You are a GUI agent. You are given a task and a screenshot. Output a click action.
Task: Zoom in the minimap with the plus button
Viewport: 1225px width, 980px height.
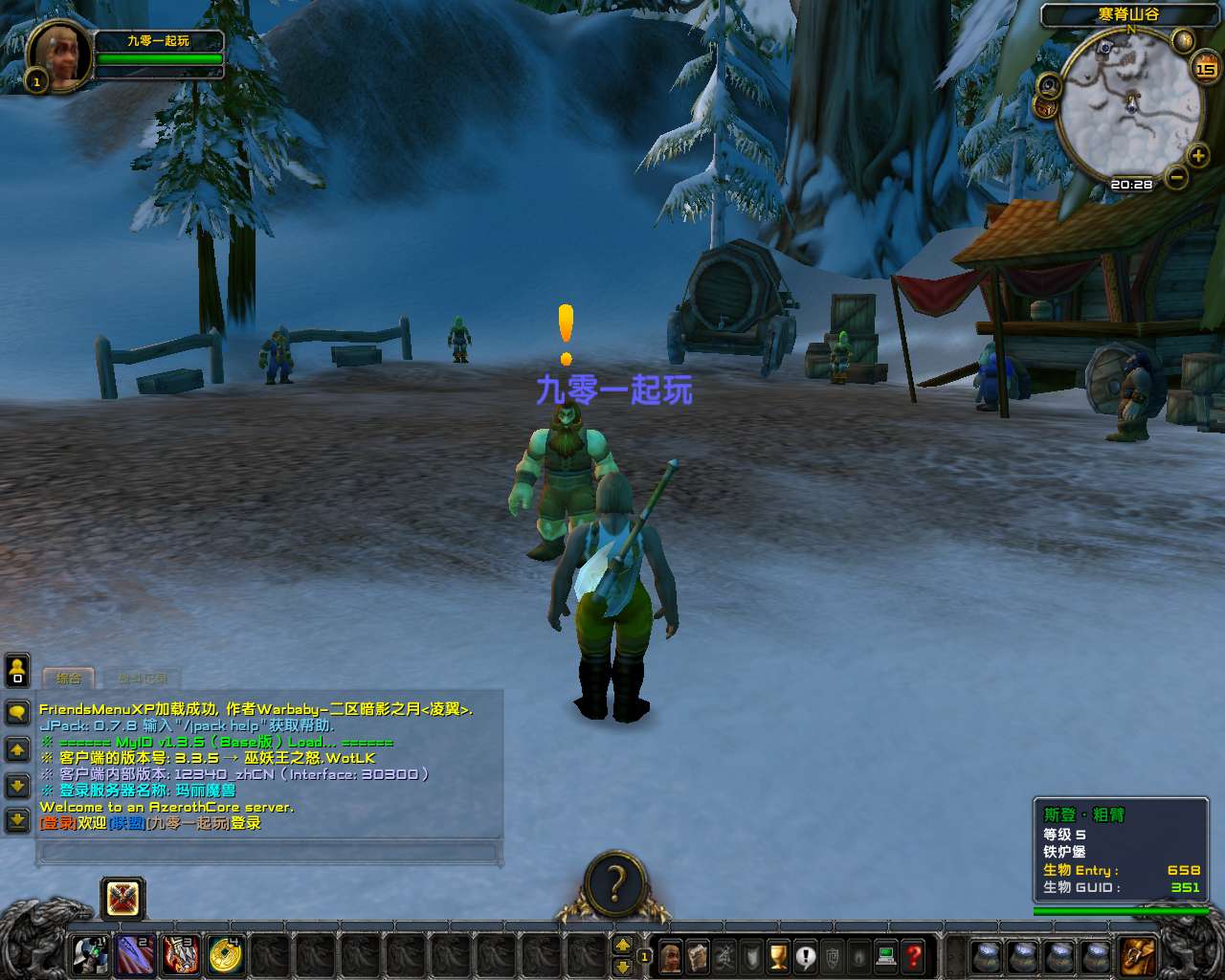click(1197, 155)
